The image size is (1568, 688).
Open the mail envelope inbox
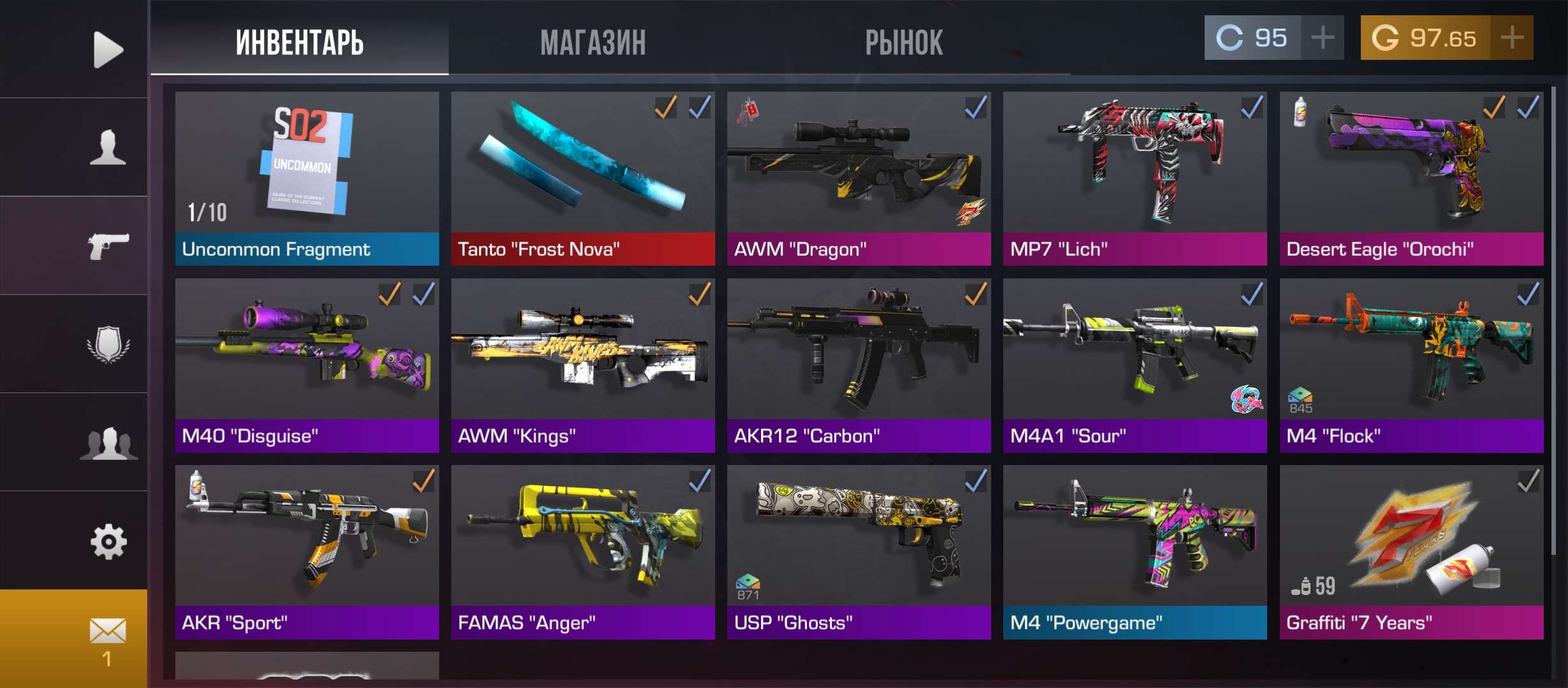coord(107,638)
